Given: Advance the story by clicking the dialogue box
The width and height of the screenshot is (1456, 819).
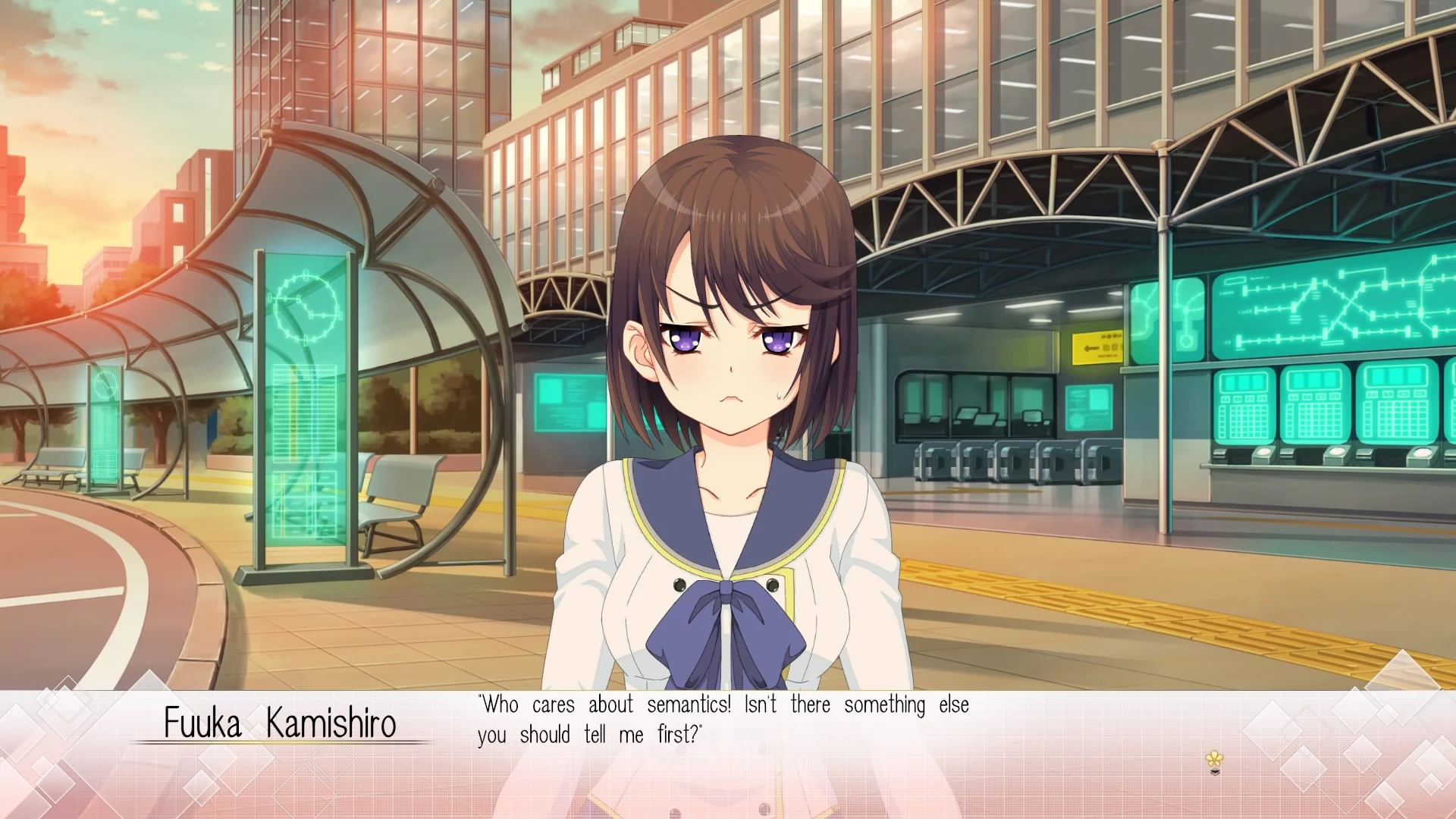Looking at the screenshot, I should pyautogui.click(x=728, y=751).
